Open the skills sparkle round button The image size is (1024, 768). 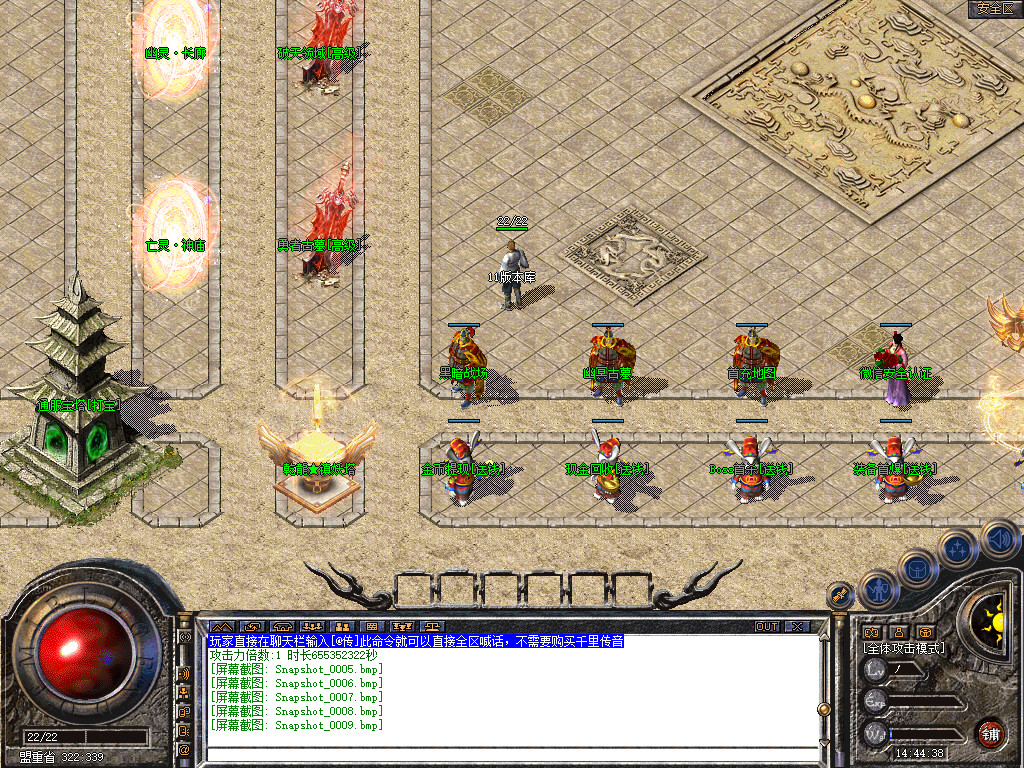959,549
